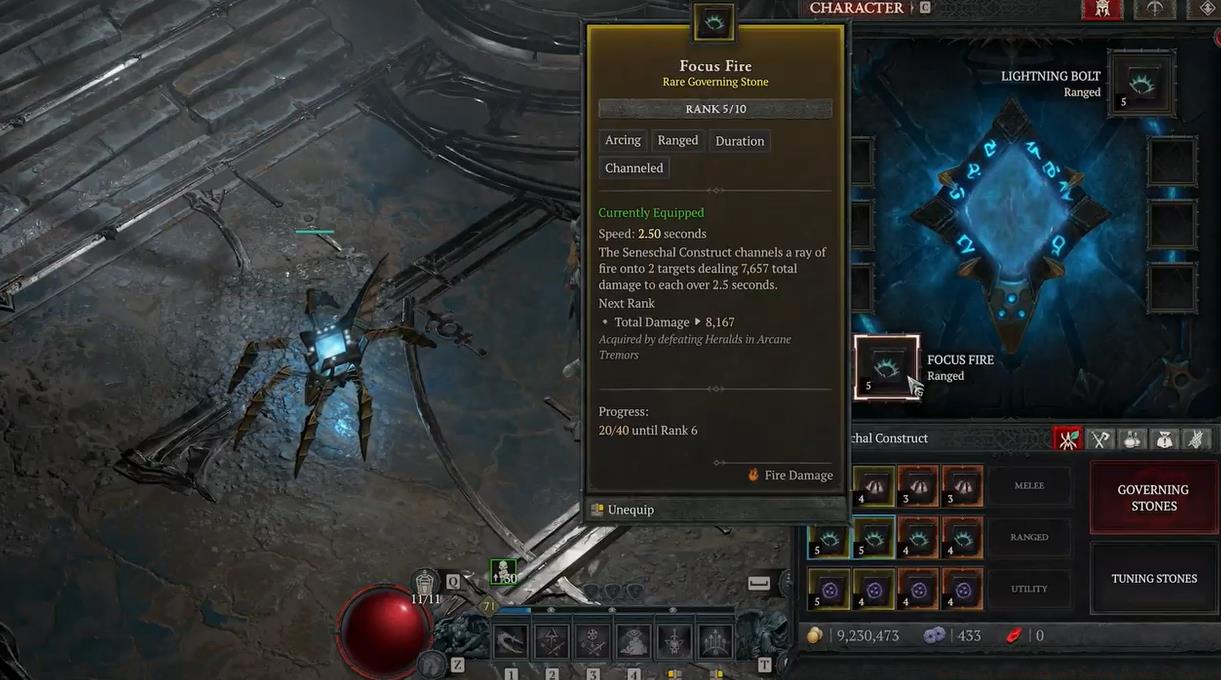Image resolution: width=1221 pixels, height=680 pixels.
Task: Switch to the Tuning Stones list
Action: tap(1153, 578)
